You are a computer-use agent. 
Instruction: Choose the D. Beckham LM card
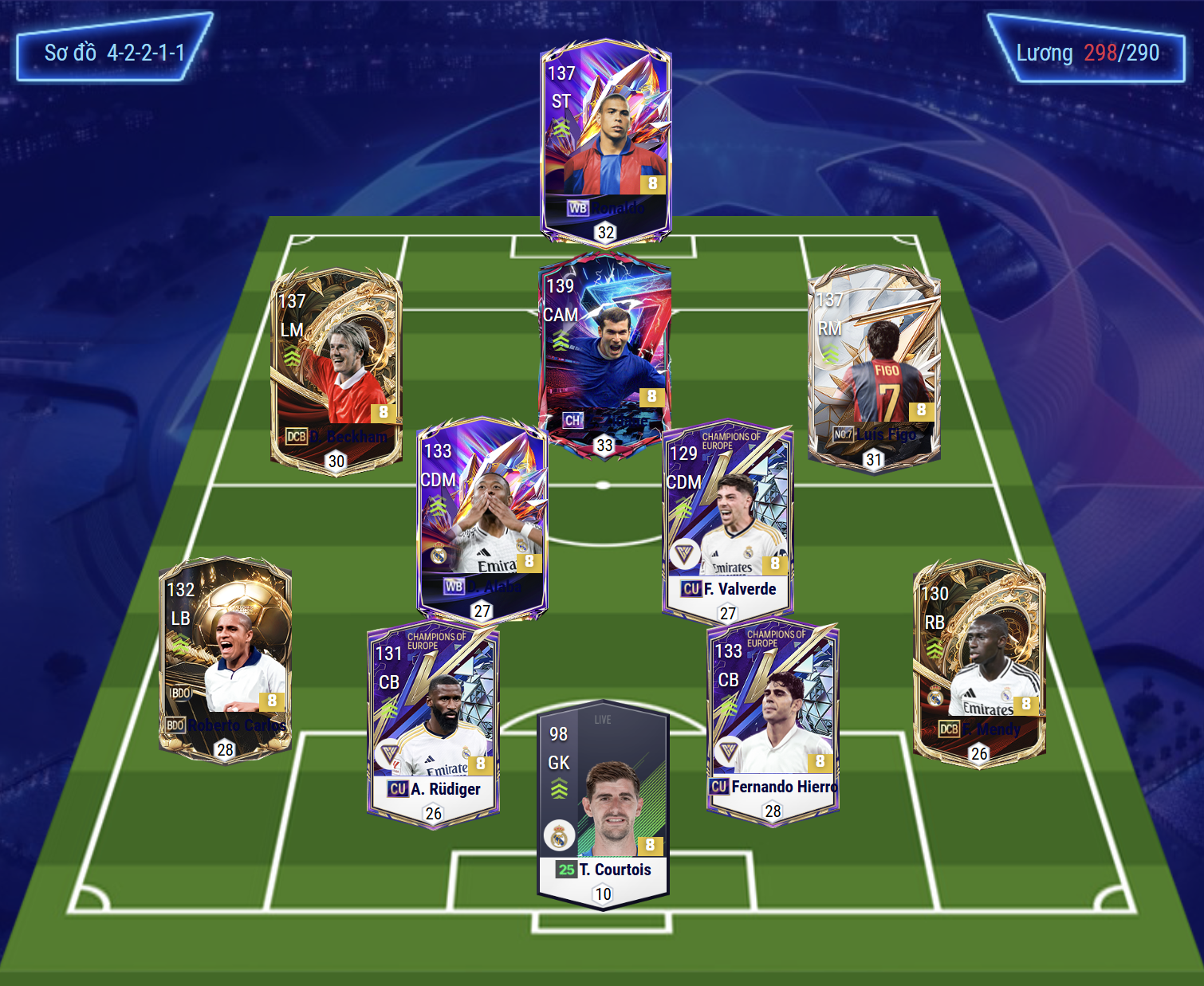336,368
